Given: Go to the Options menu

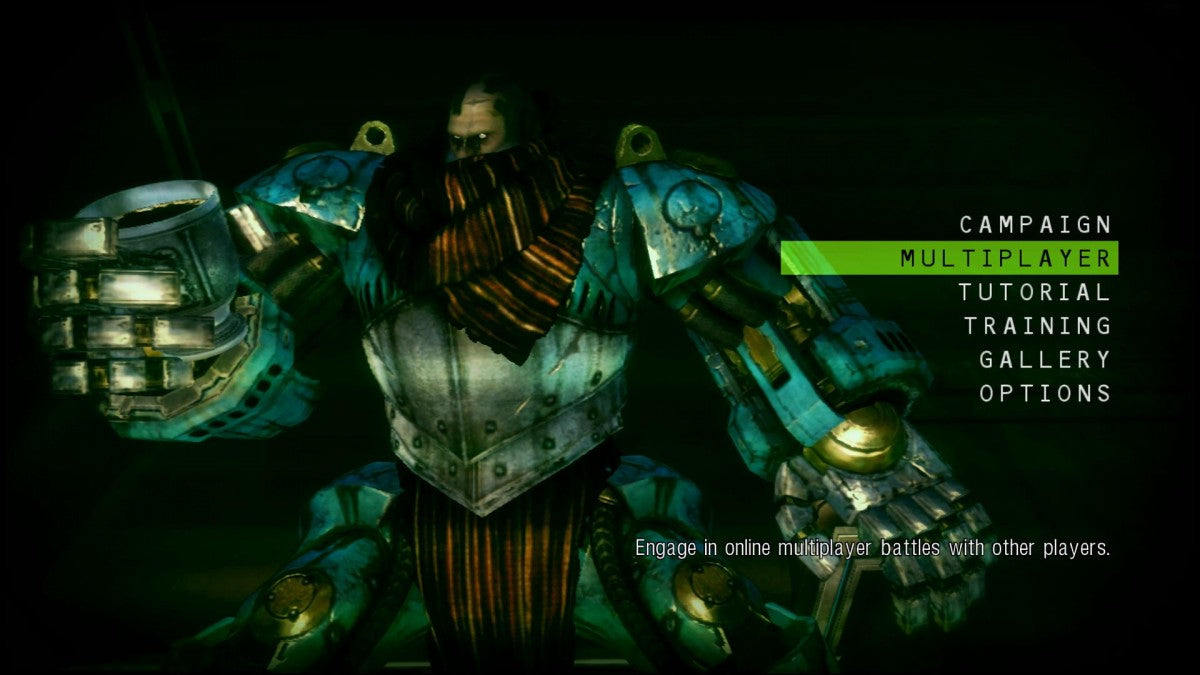Looking at the screenshot, I should point(1045,393).
